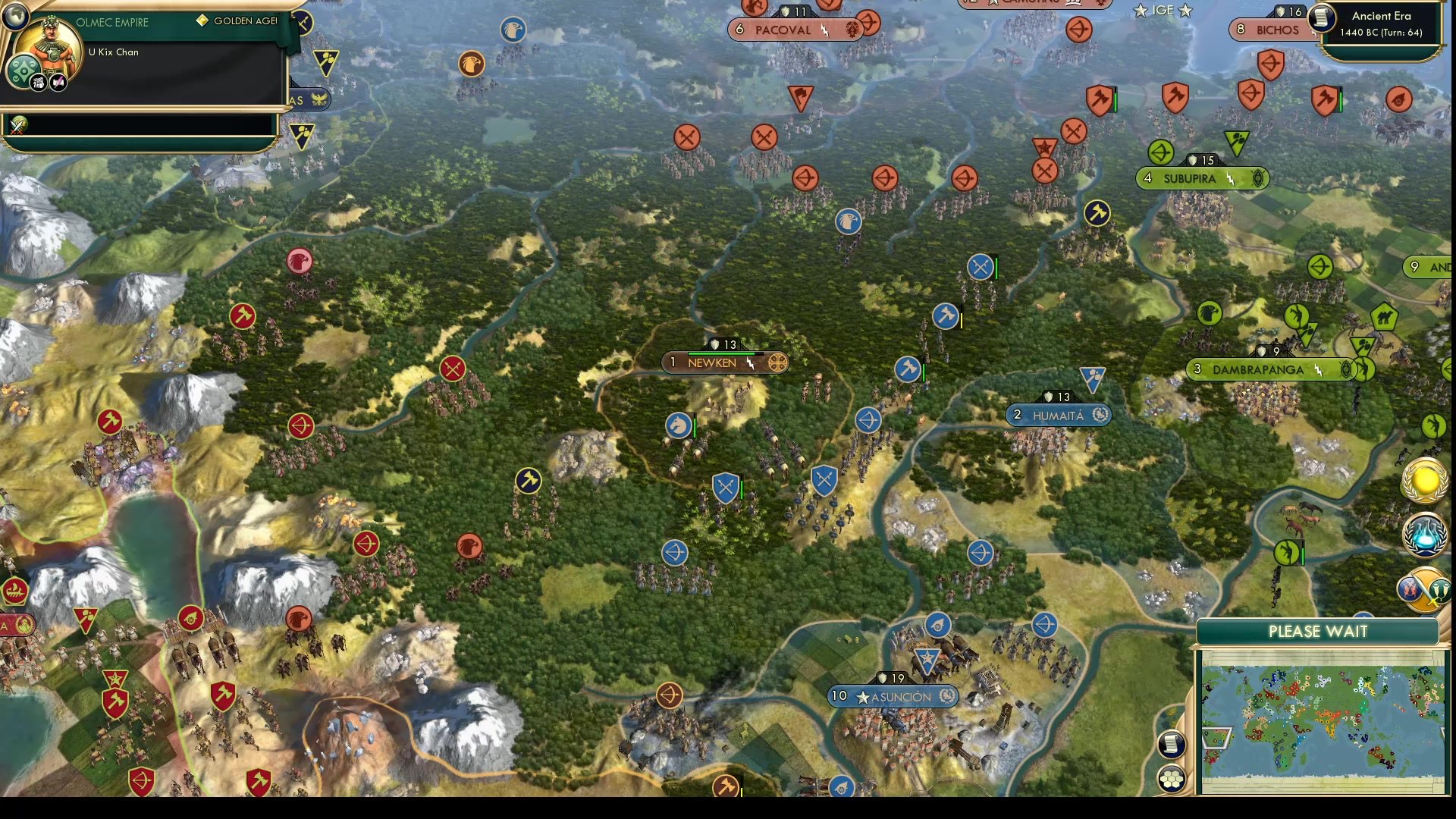Screen dimensions: 1456x819
Task: Click the Subupira city banner
Action: click(x=1201, y=179)
